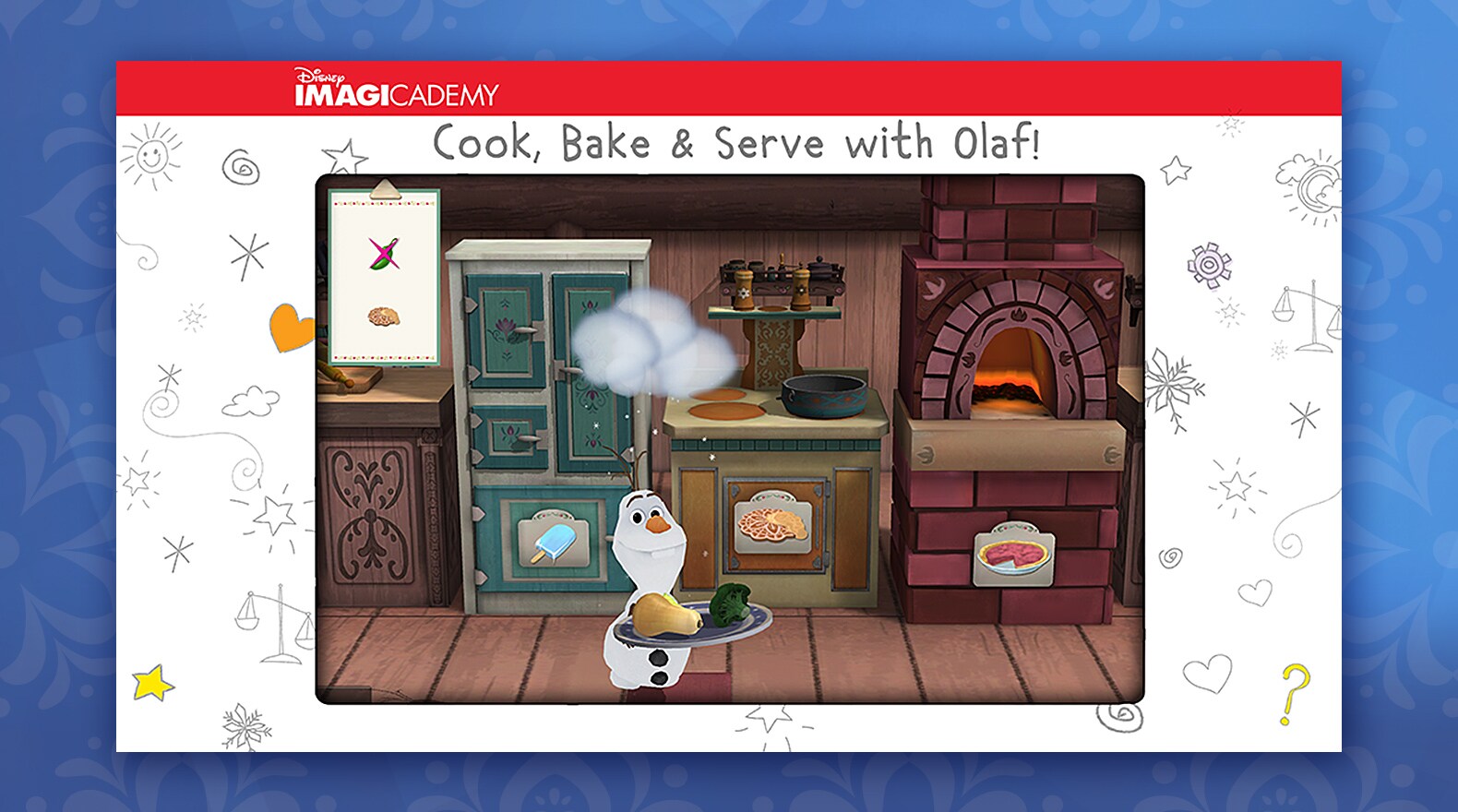The image size is (1458, 812).
Task: Click the Disney Imagicademy logo
Action: (396, 89)
